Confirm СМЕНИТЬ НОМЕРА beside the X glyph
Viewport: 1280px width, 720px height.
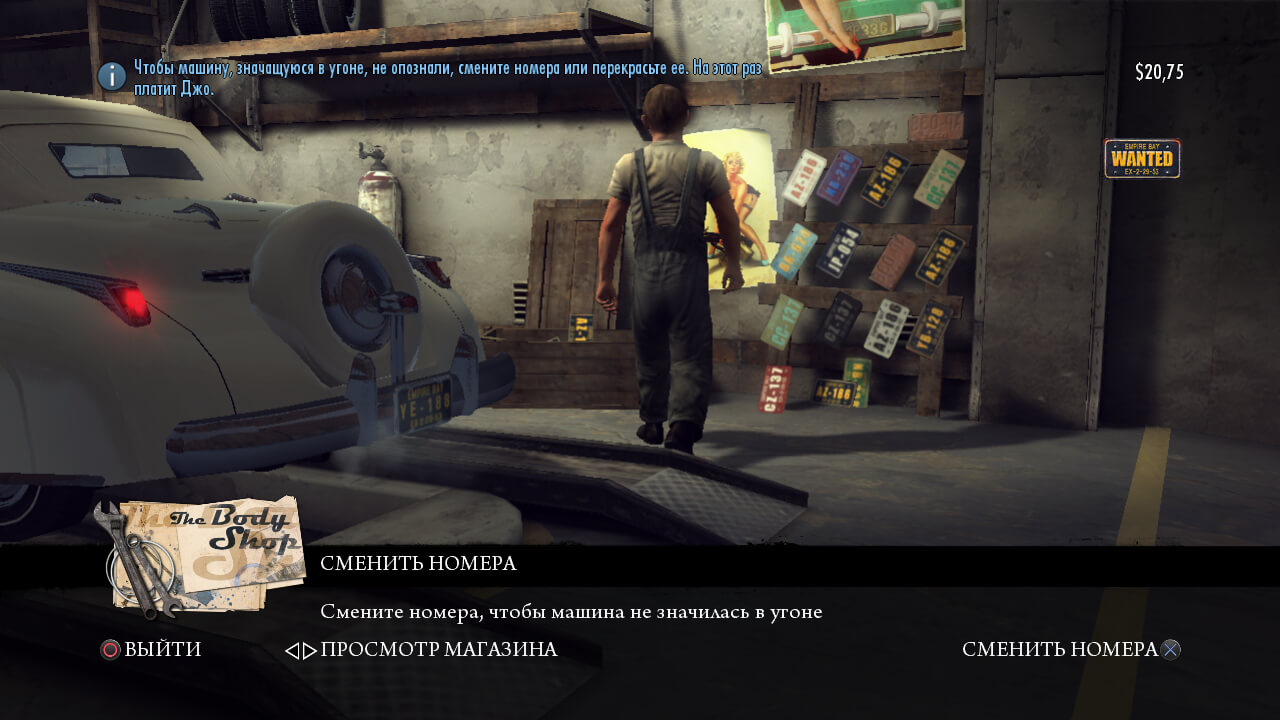tap(1059, 650)
